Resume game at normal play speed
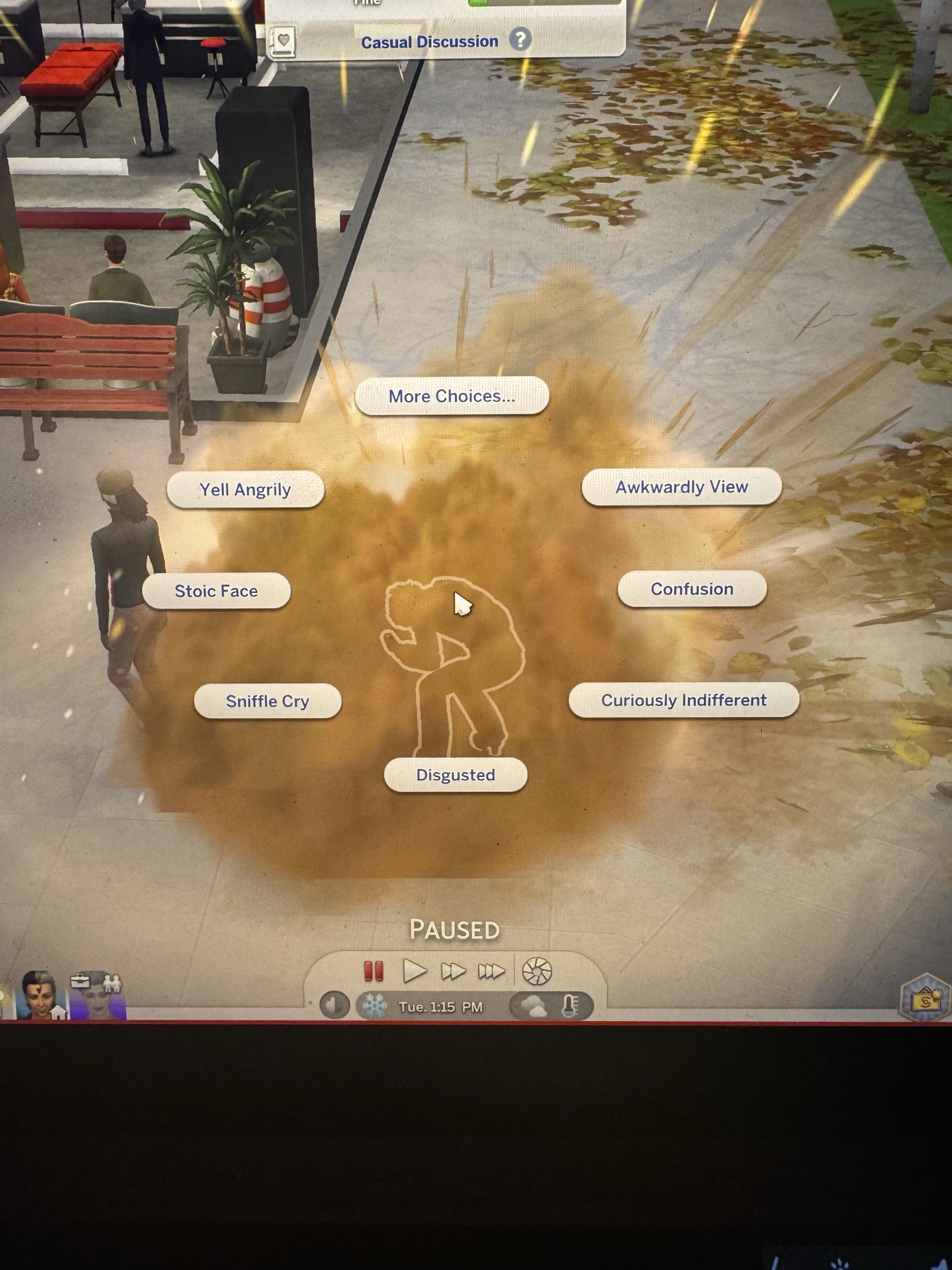Image resolution: width=952 pixels, height=1270 pixels. [414, 971]
